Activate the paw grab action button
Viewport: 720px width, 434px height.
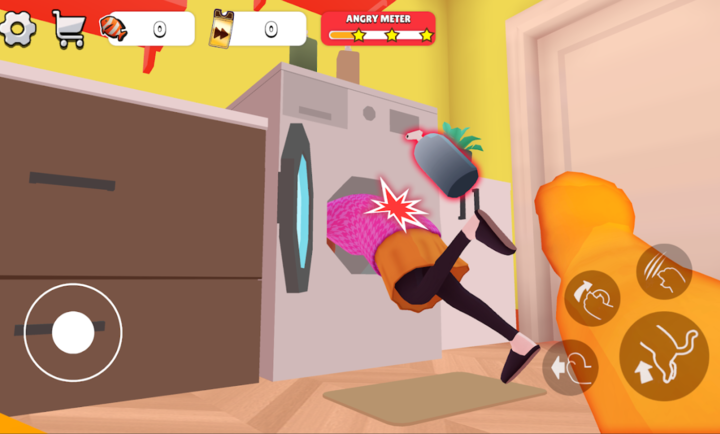pyautogui.click(x=592, y=298)
